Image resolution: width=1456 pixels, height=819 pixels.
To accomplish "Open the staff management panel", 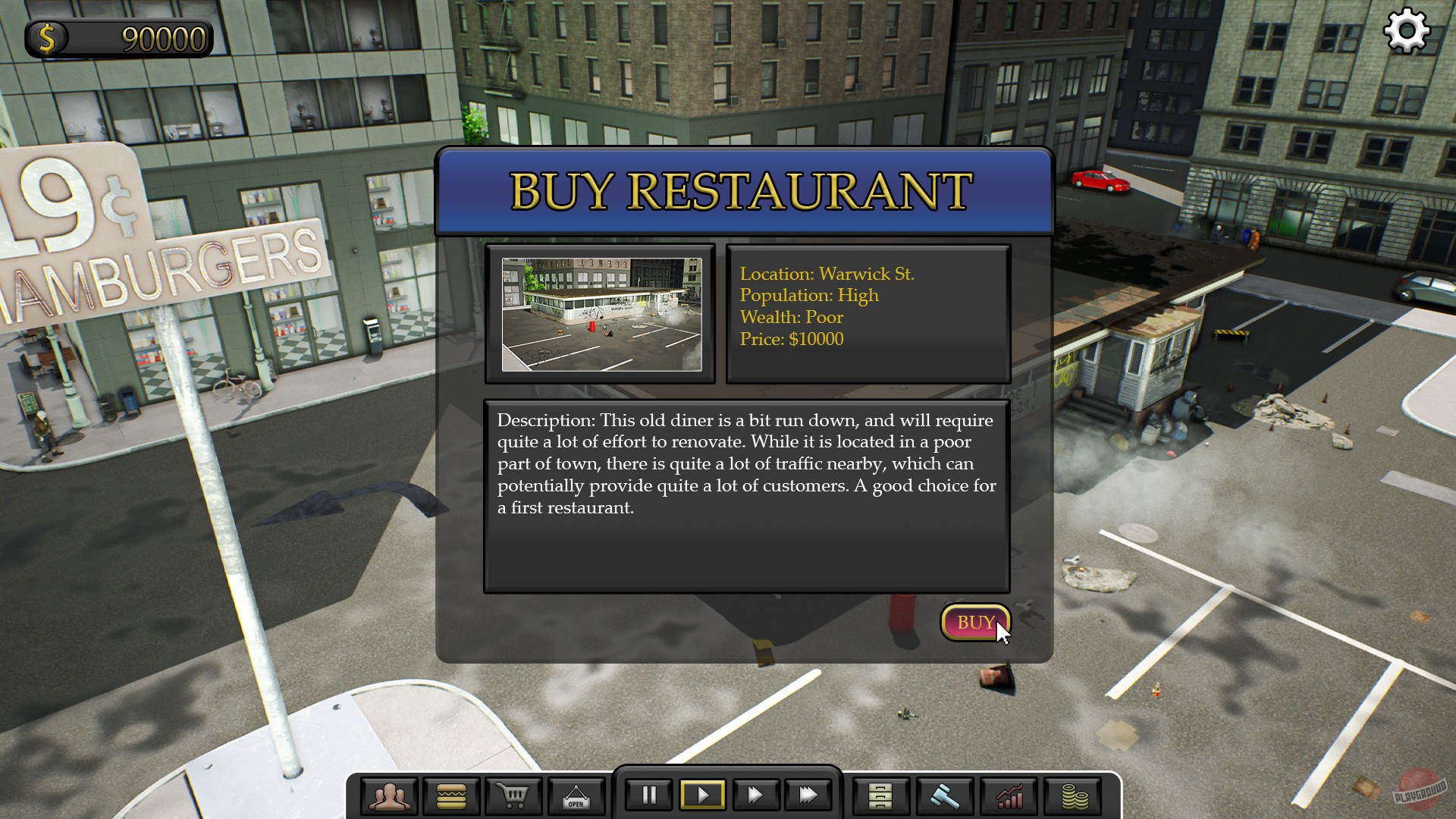I will click(389, 795).
